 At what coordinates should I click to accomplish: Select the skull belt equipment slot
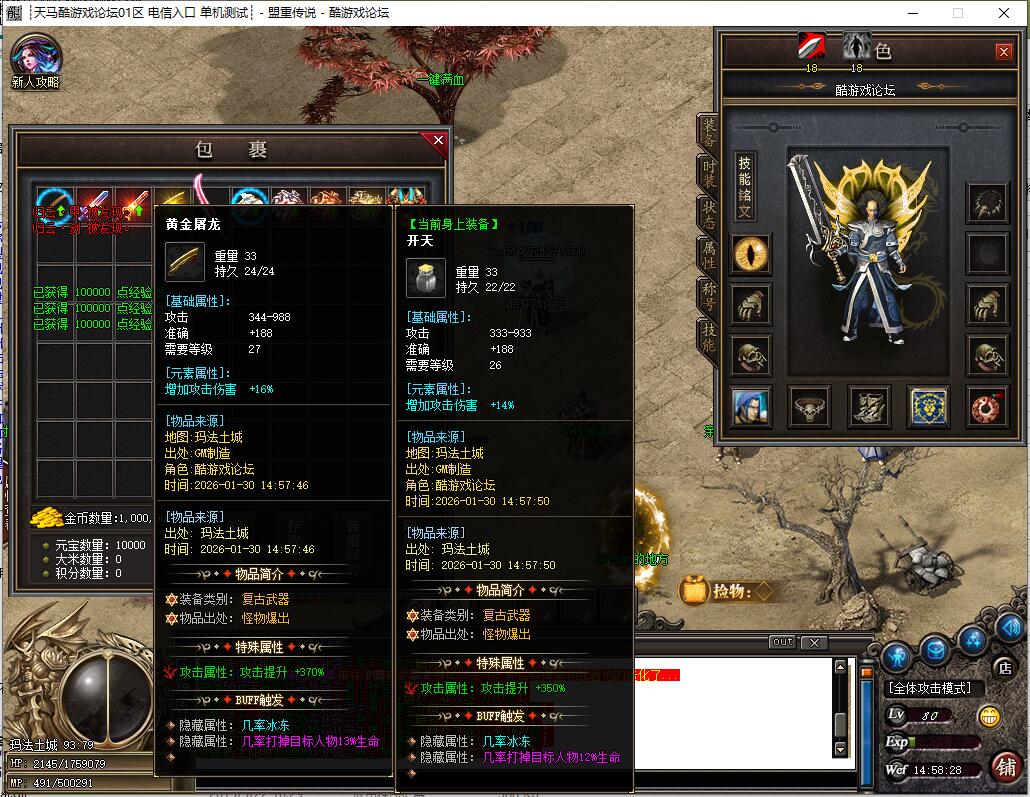click(808, 405)
